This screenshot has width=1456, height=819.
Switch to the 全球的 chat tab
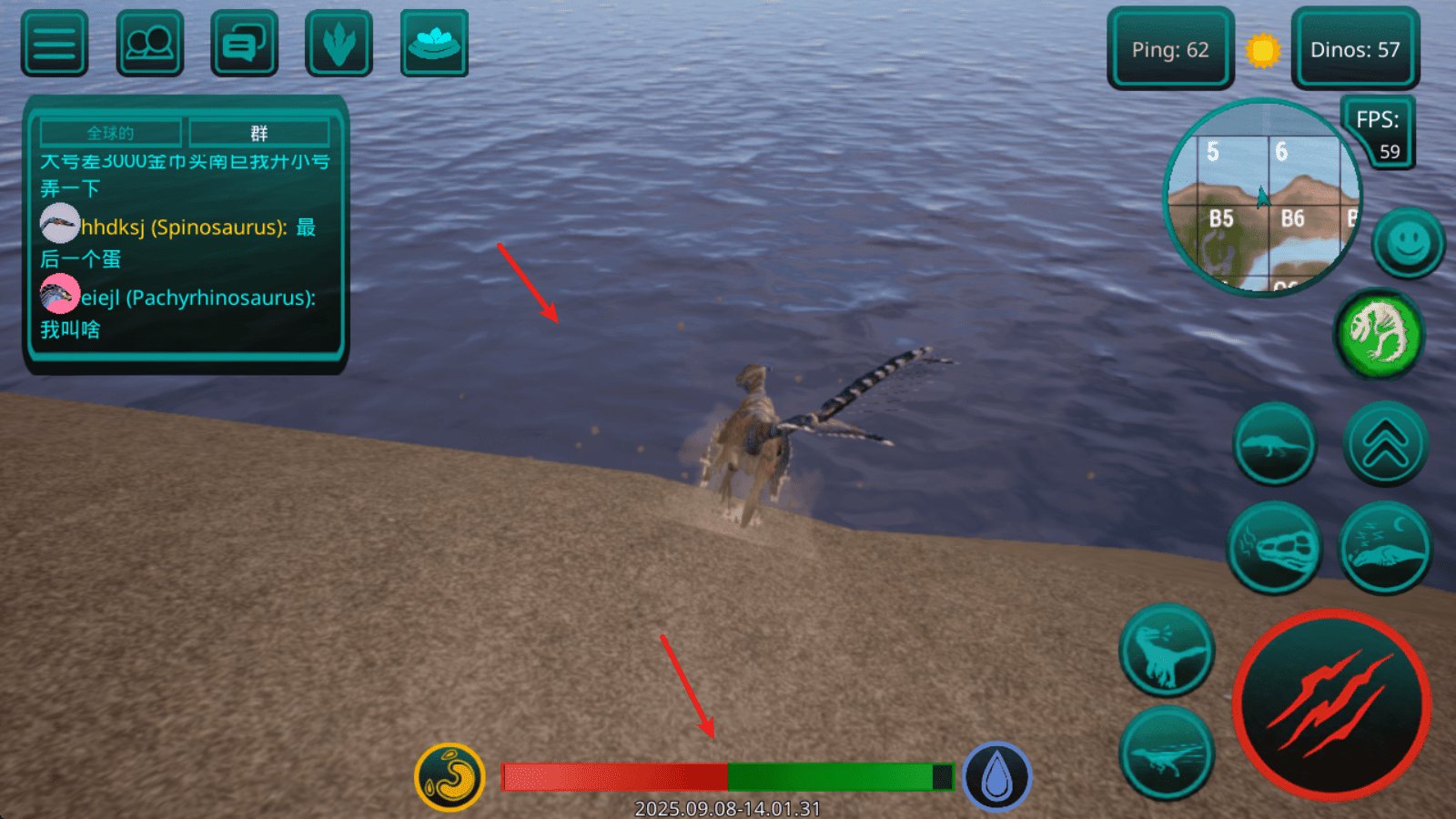(111, 133)
